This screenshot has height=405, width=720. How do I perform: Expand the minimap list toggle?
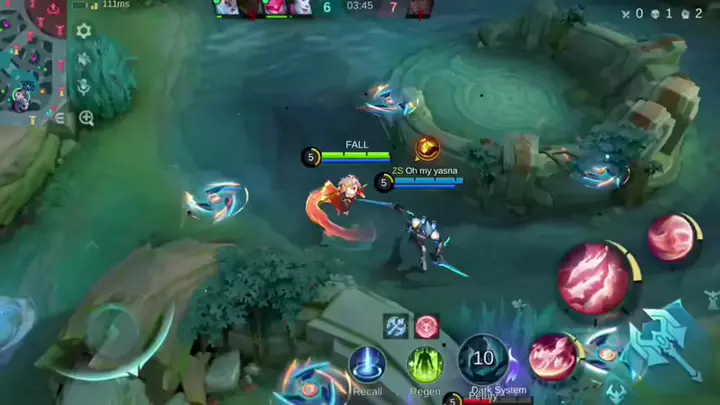pos(60,118)
